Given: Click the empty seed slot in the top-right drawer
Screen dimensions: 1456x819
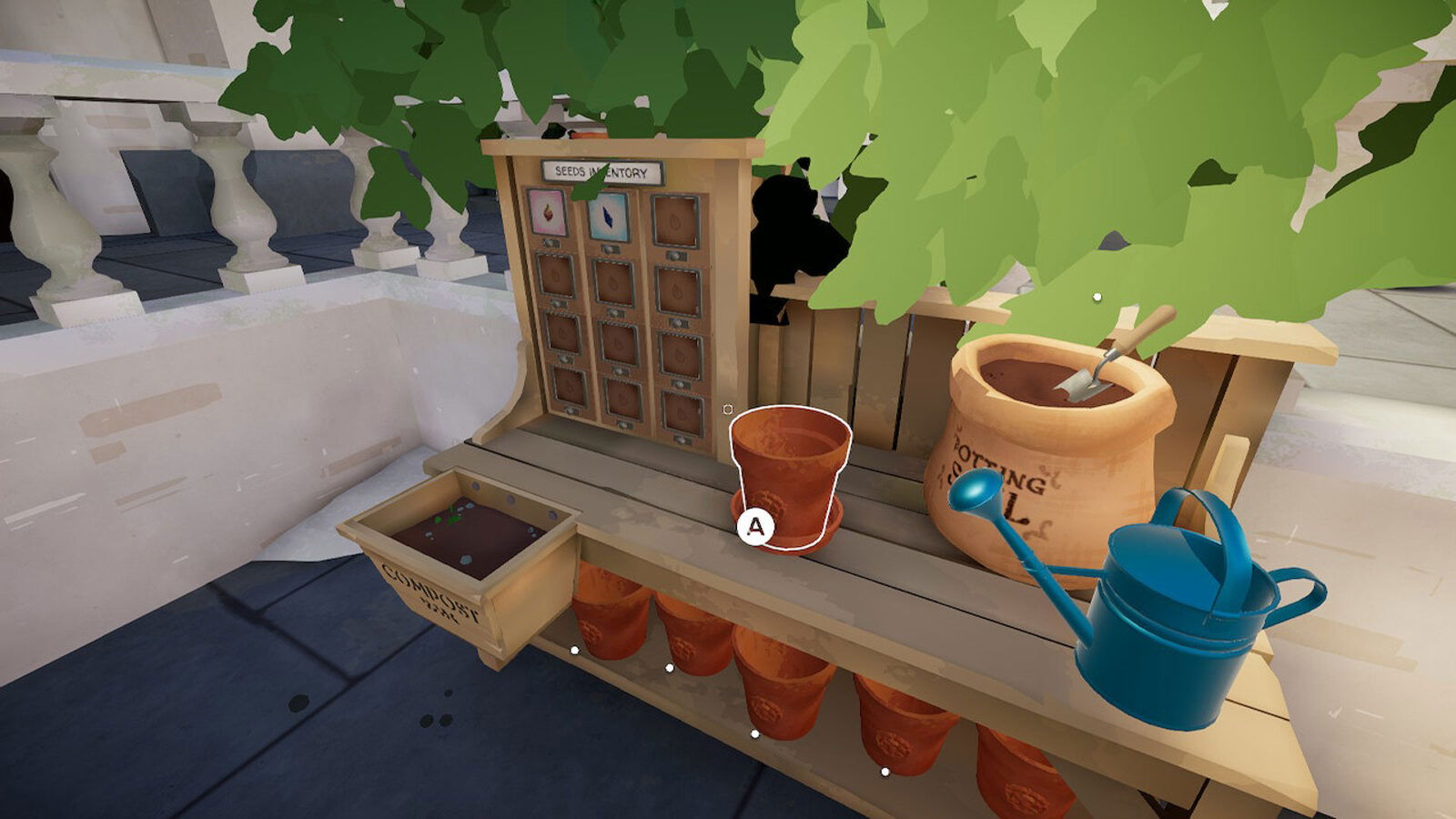Looking at the screenshot, I should pyautogui.click(x=674, y=219).
